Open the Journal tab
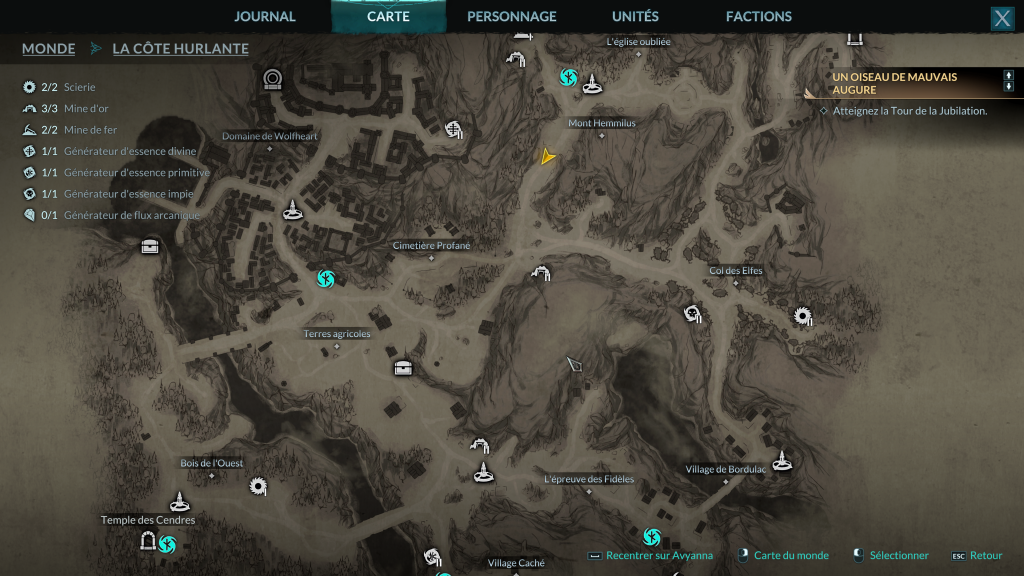This screenshot has height=576, width=1024. point(265,16)
